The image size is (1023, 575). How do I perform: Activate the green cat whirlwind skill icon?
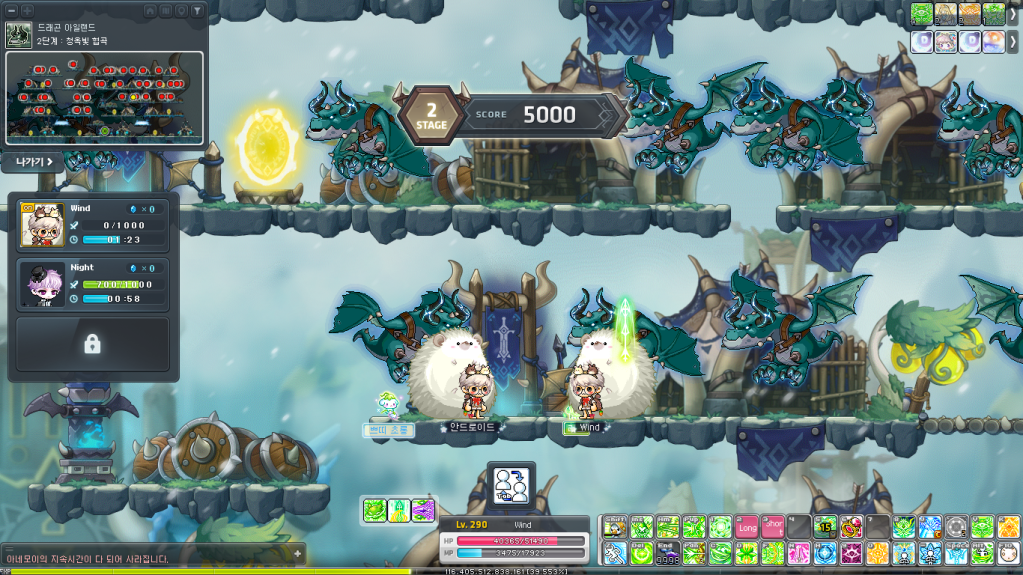[x=374, y=510]
